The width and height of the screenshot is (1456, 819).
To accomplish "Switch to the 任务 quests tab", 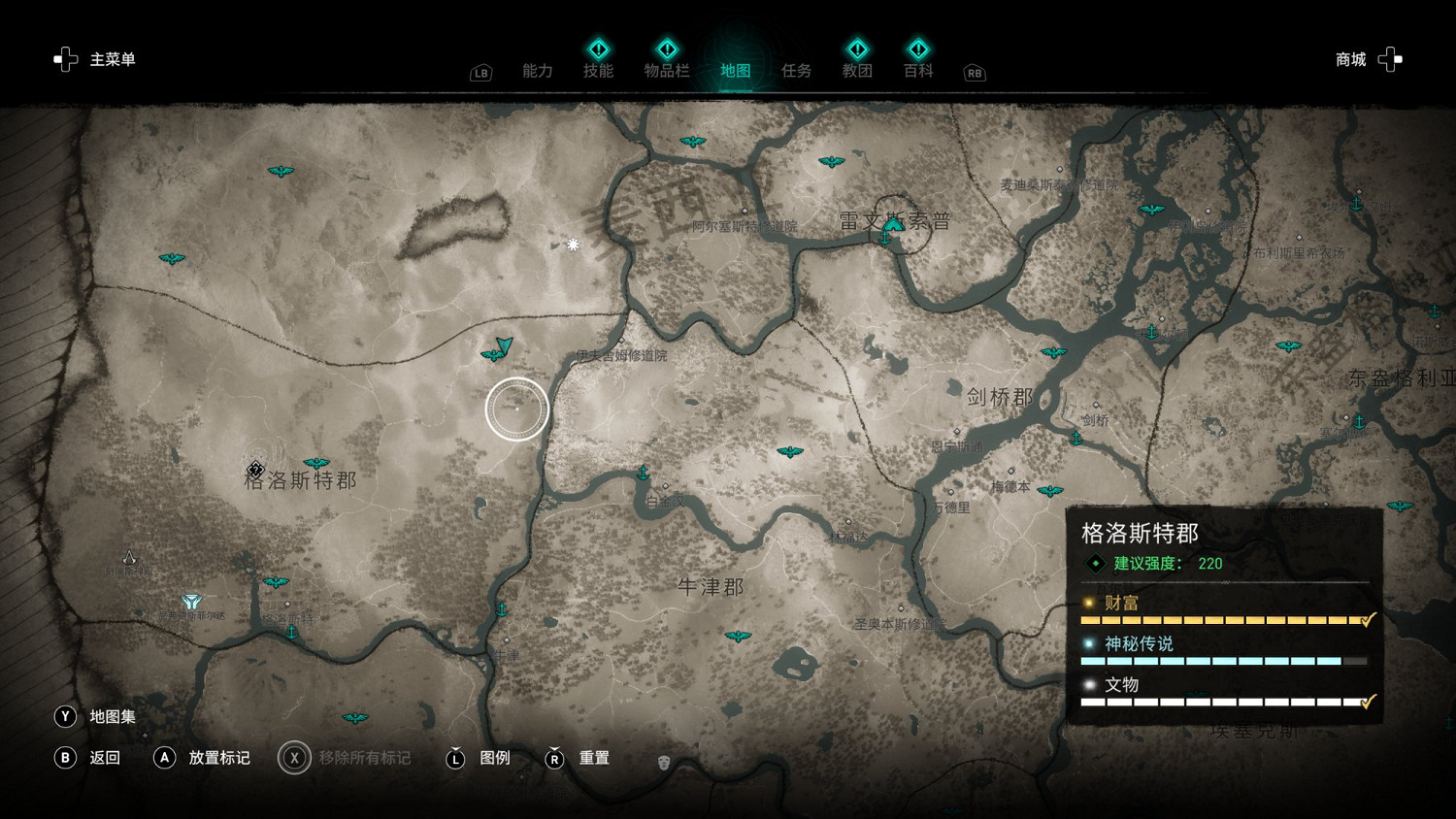I will (796, 69).
